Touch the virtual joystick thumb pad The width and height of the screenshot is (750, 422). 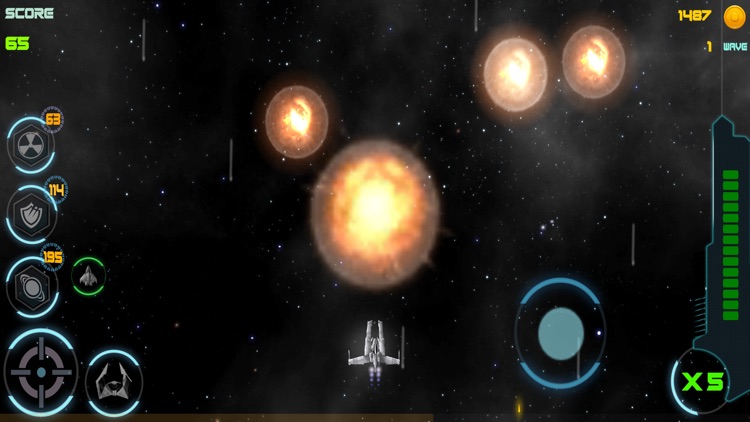pyautogui.click(x=560, y=333)
